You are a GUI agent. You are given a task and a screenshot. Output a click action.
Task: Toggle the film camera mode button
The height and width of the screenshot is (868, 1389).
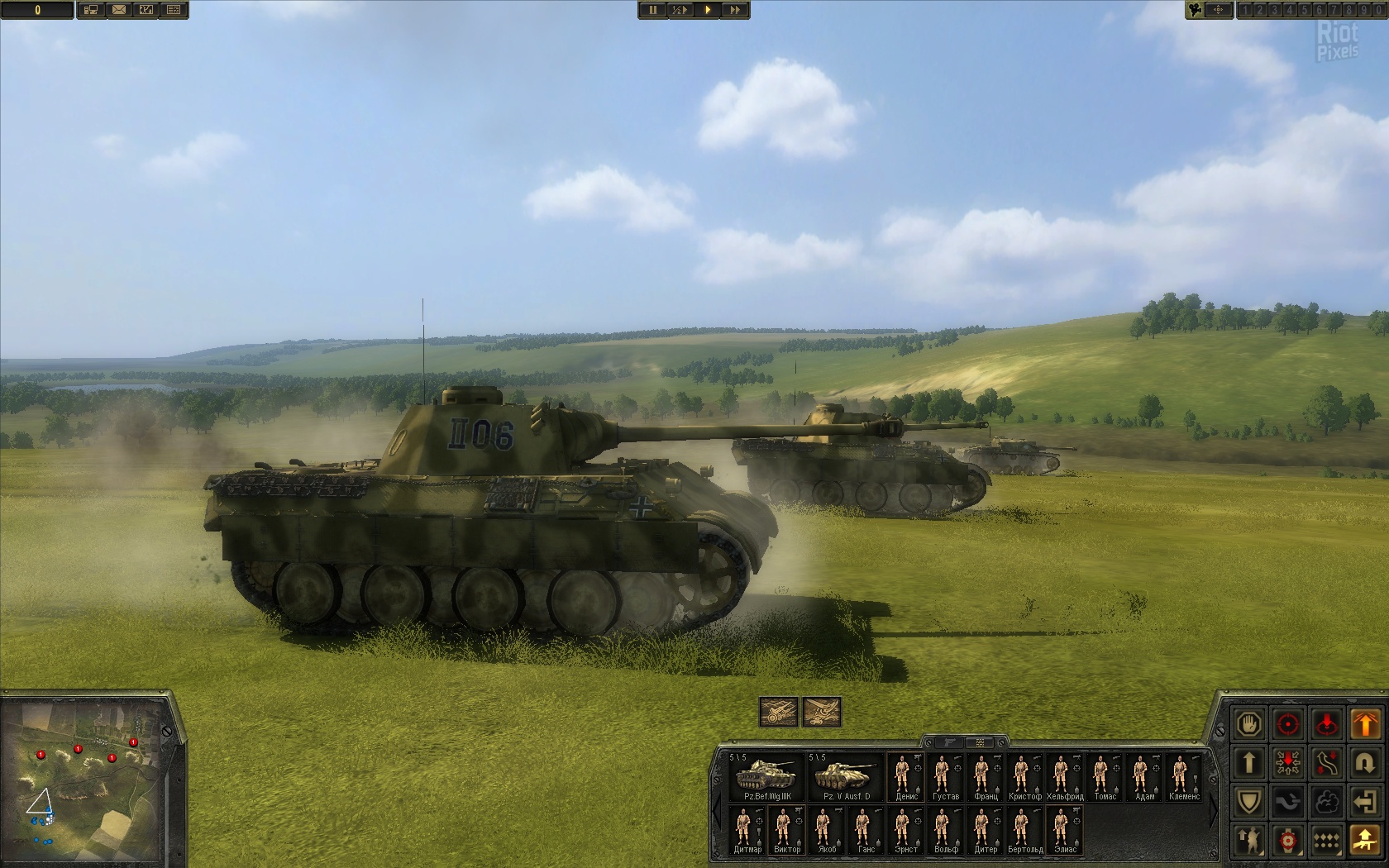point(1195,10)
